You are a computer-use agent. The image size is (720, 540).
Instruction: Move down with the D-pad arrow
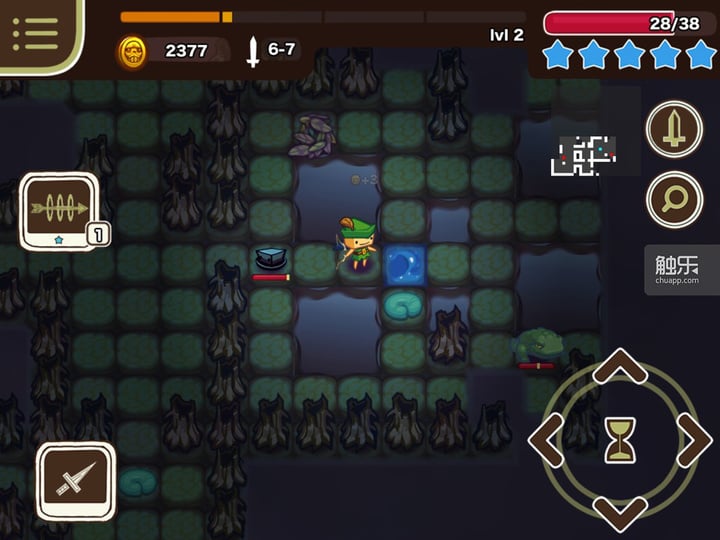pos(620,510)
